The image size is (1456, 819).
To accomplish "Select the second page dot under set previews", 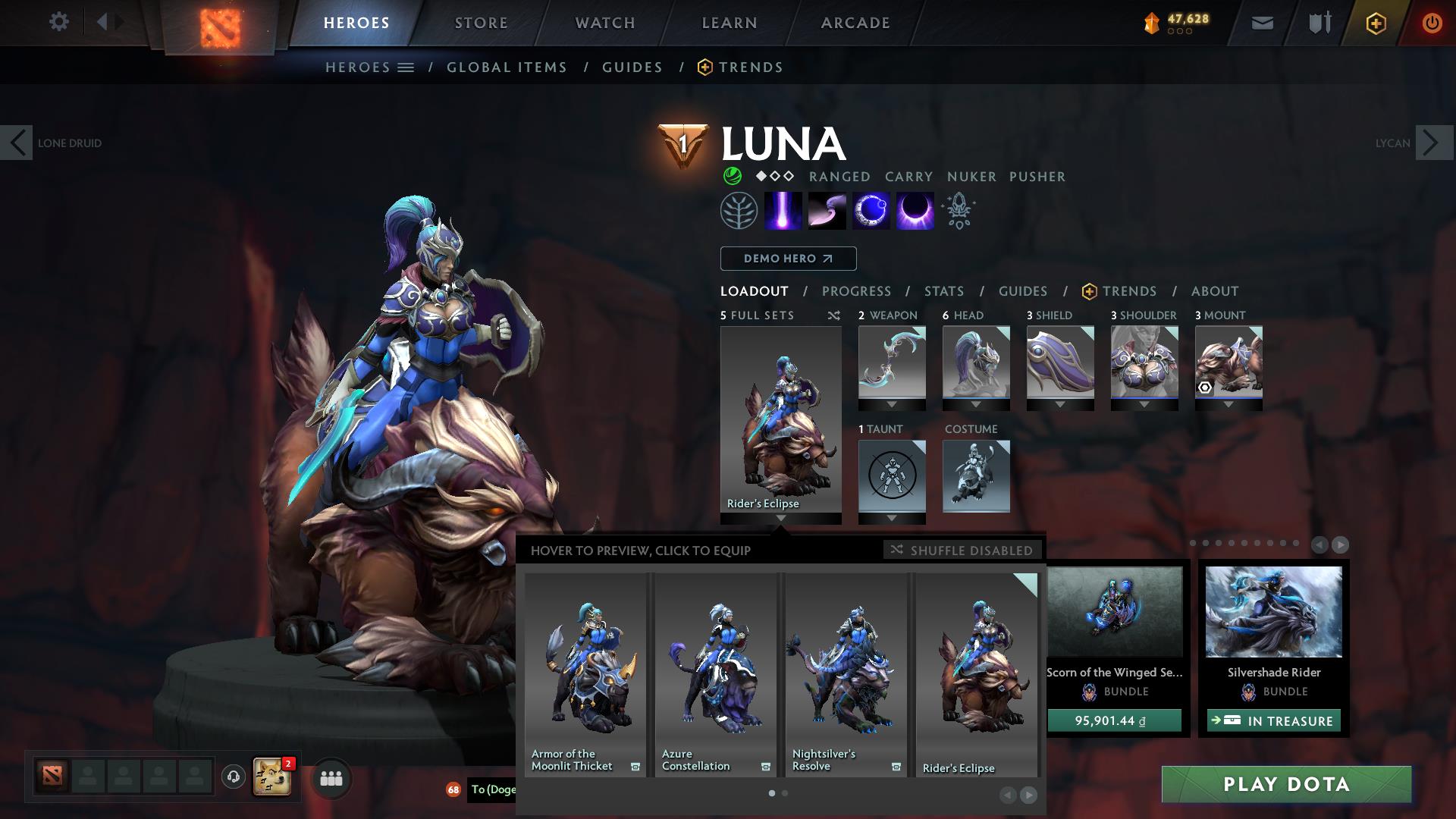I will (785, 792).
